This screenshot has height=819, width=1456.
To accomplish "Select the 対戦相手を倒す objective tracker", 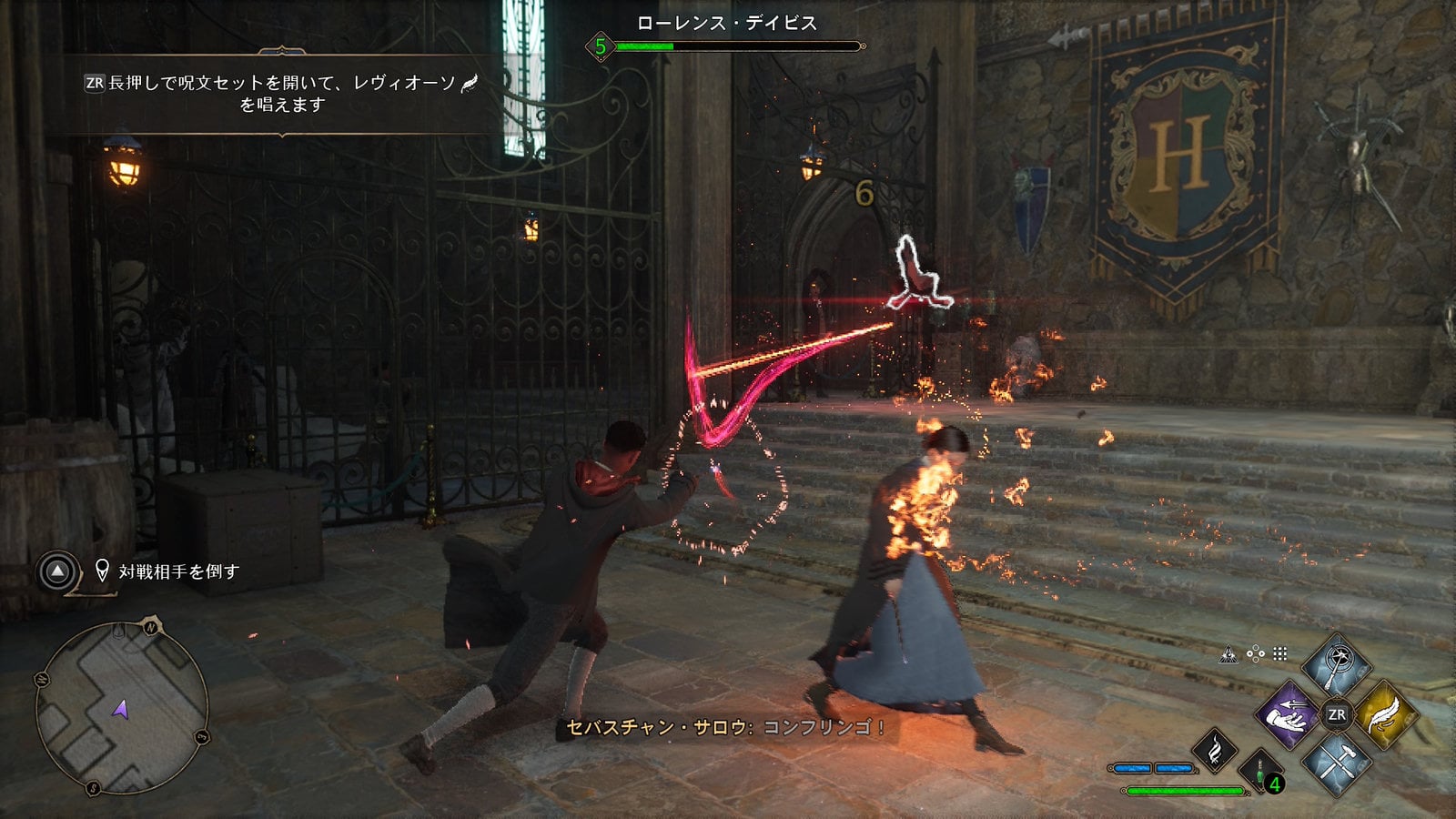I will [x=178, y=571].
